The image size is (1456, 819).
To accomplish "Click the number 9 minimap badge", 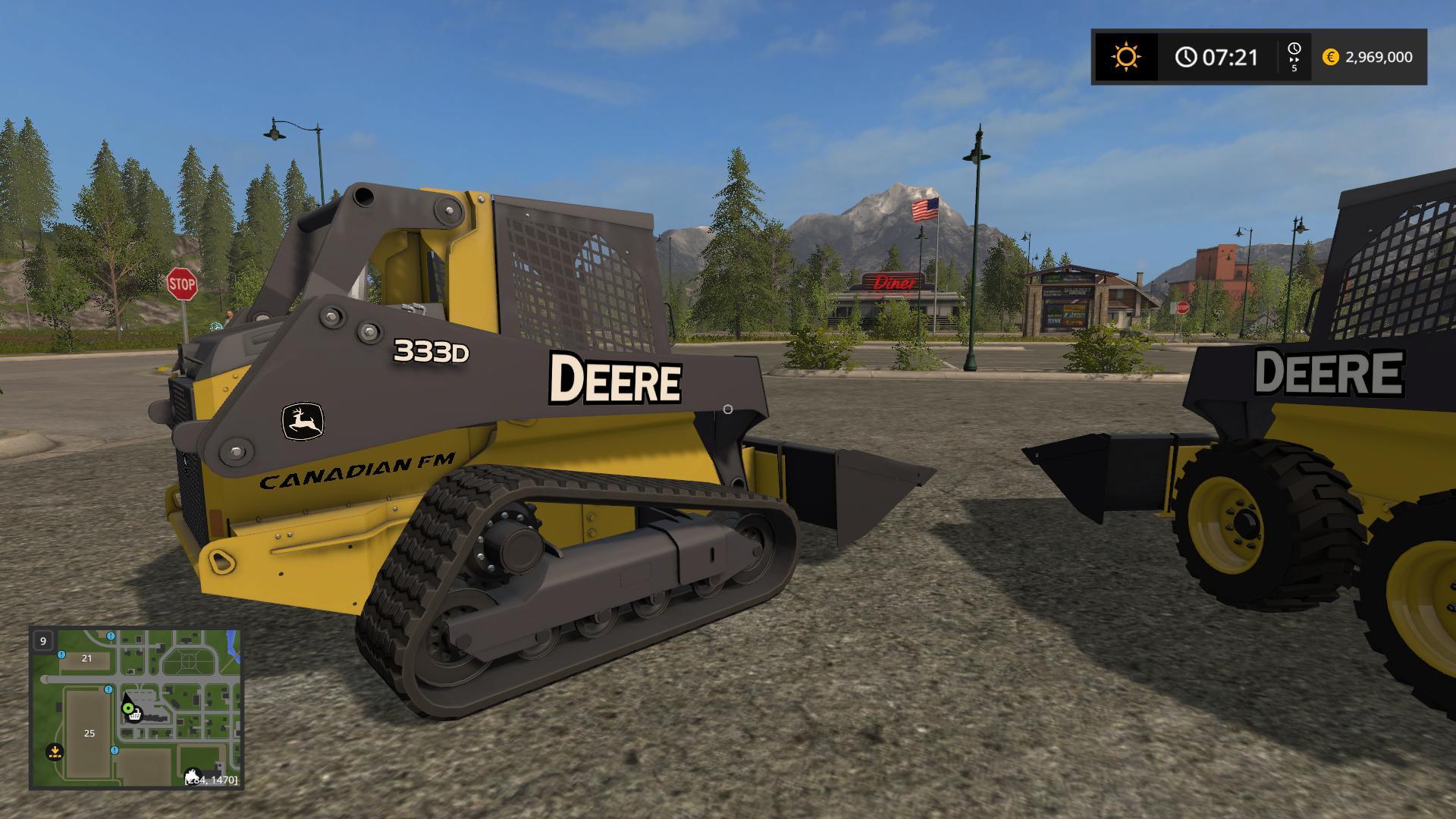I will (x=43, y=641).
